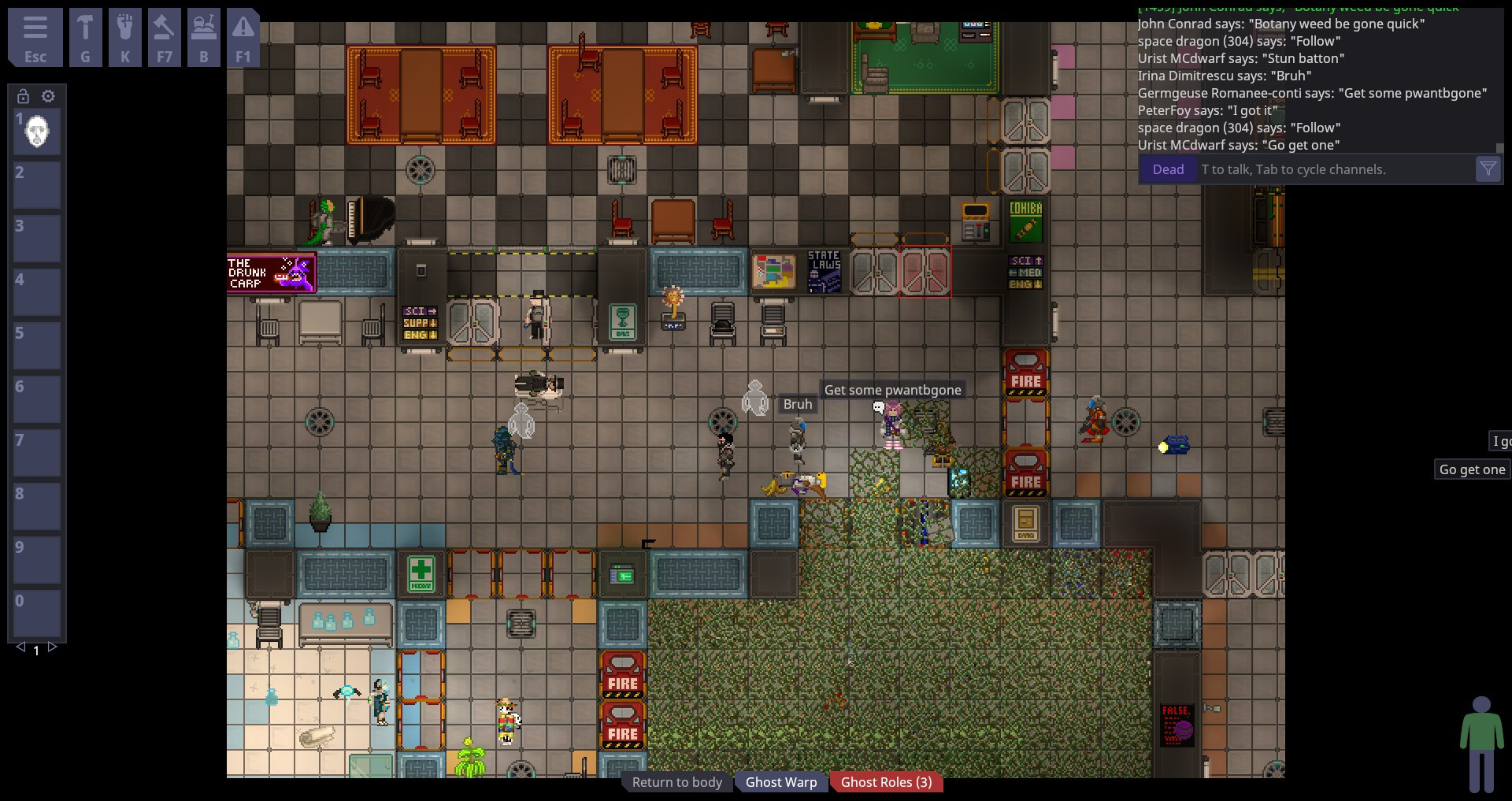Click the left arrow for previous hotbar page

click(x=20, y=647)
